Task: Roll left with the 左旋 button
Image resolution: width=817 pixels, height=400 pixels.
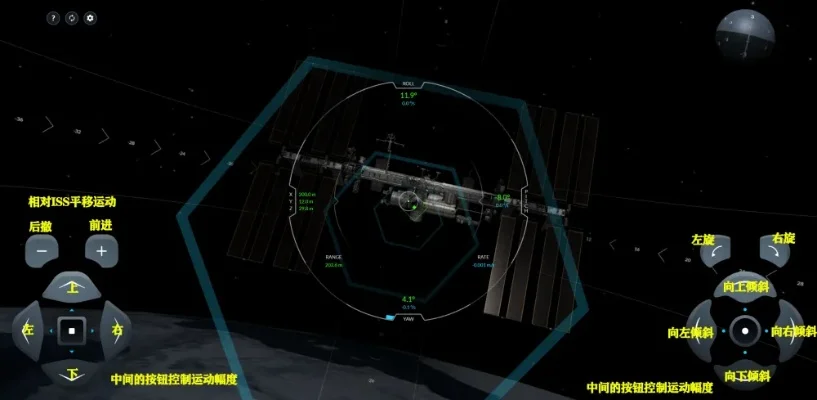Action: [713, 255]
